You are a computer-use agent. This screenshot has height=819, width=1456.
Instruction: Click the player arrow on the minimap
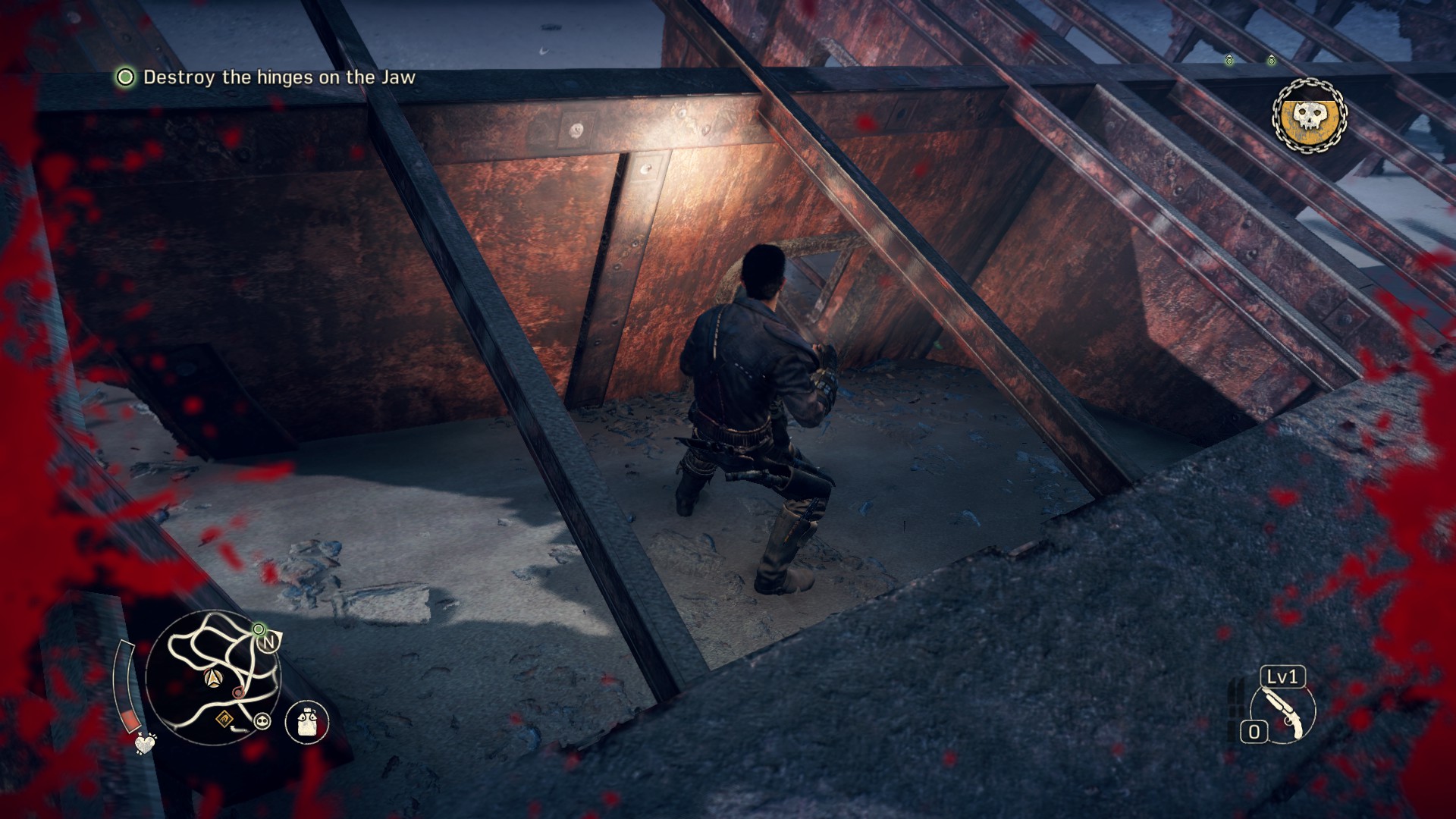point(214,677)
